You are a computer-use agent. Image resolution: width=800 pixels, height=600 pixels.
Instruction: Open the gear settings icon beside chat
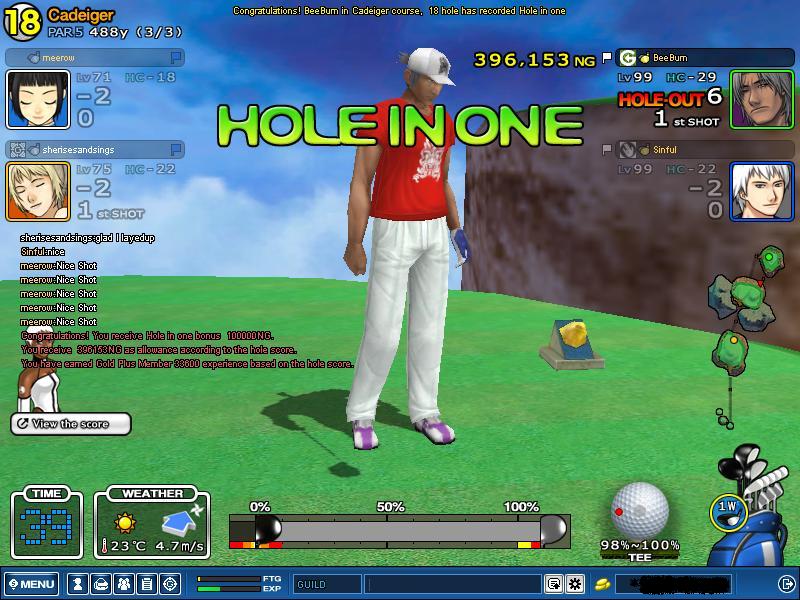click(575, 584)
